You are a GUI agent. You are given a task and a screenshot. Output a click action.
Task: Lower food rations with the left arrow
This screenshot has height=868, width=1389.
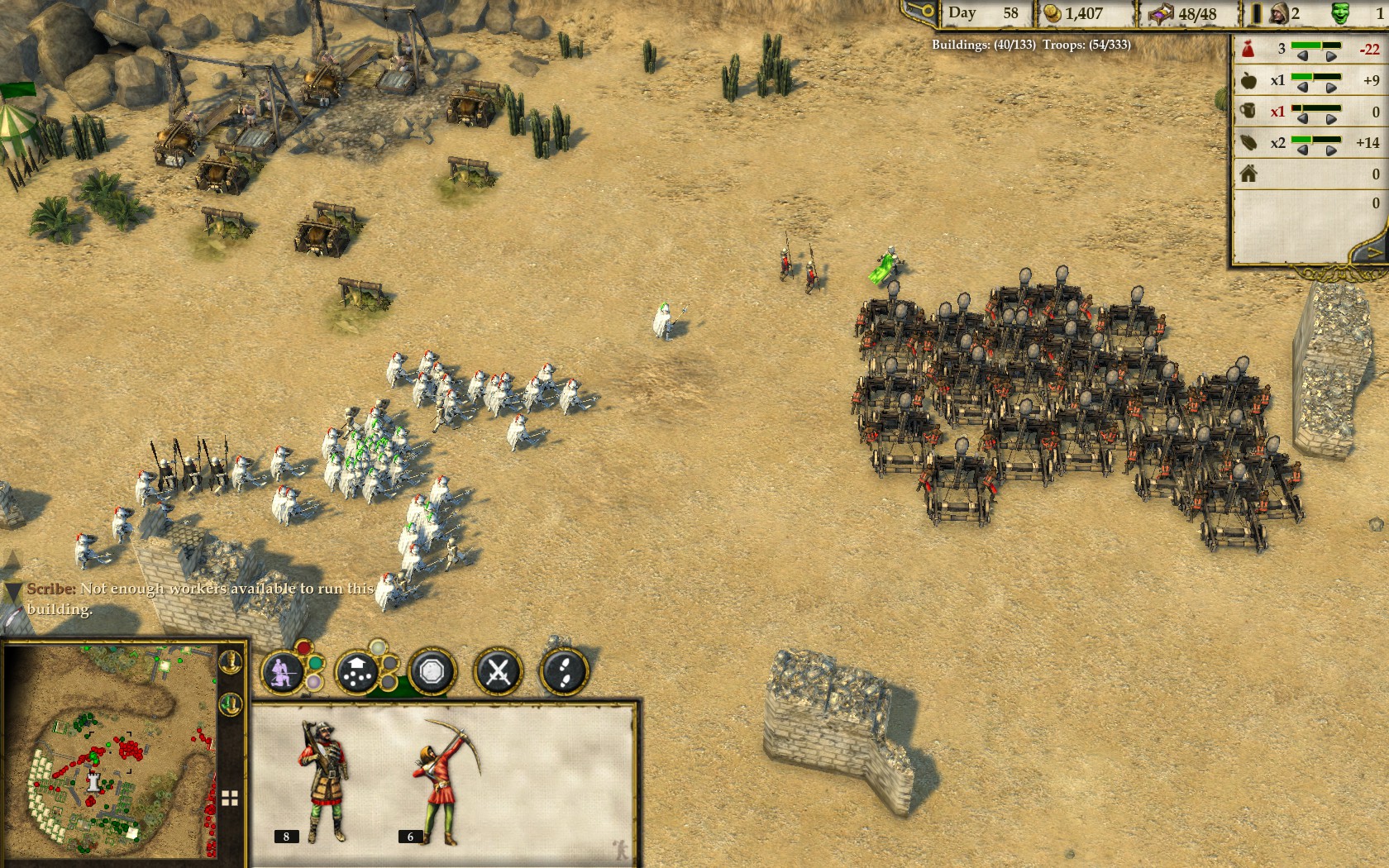tap(1303, 88)
